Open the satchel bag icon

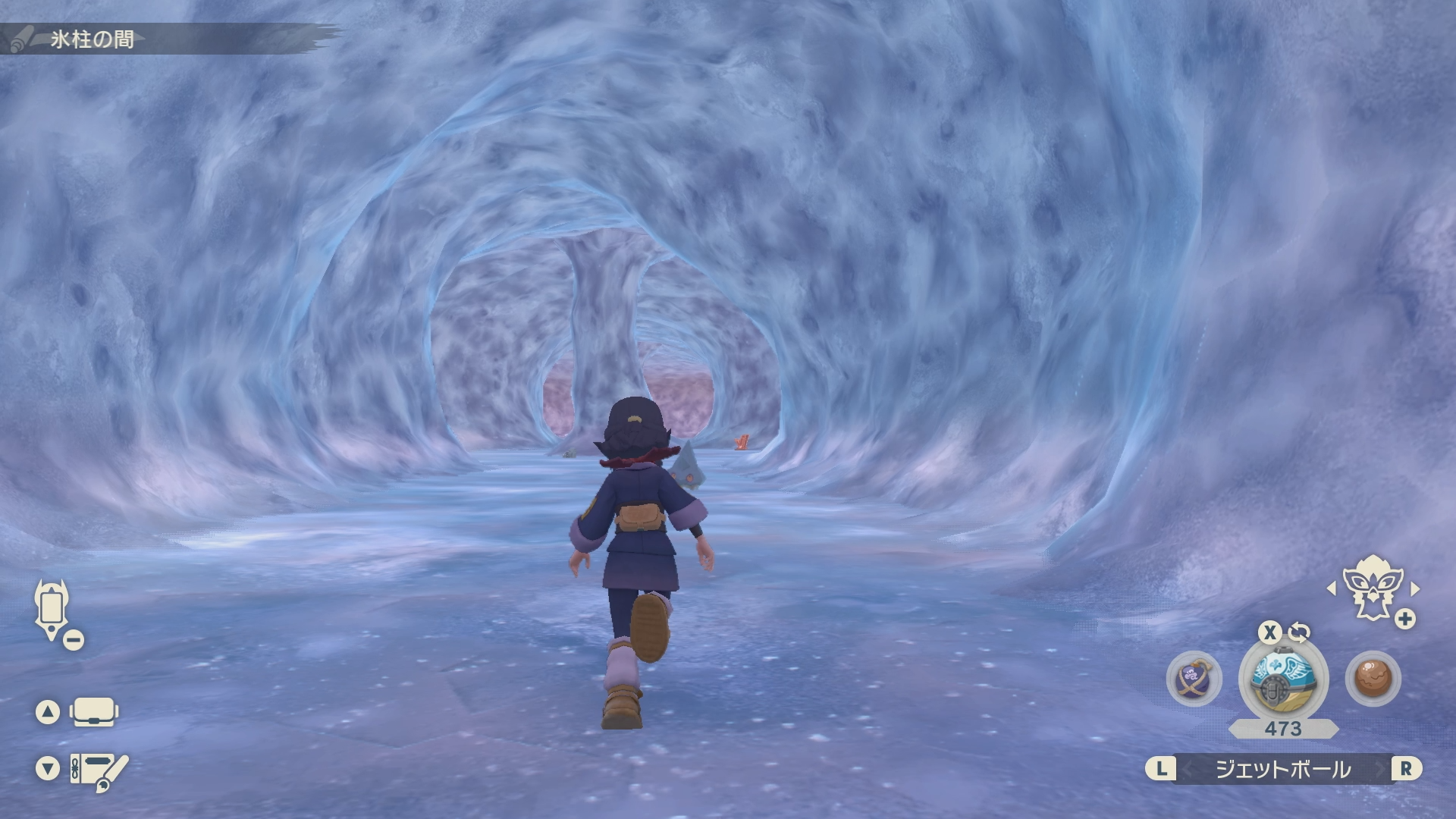93,712
